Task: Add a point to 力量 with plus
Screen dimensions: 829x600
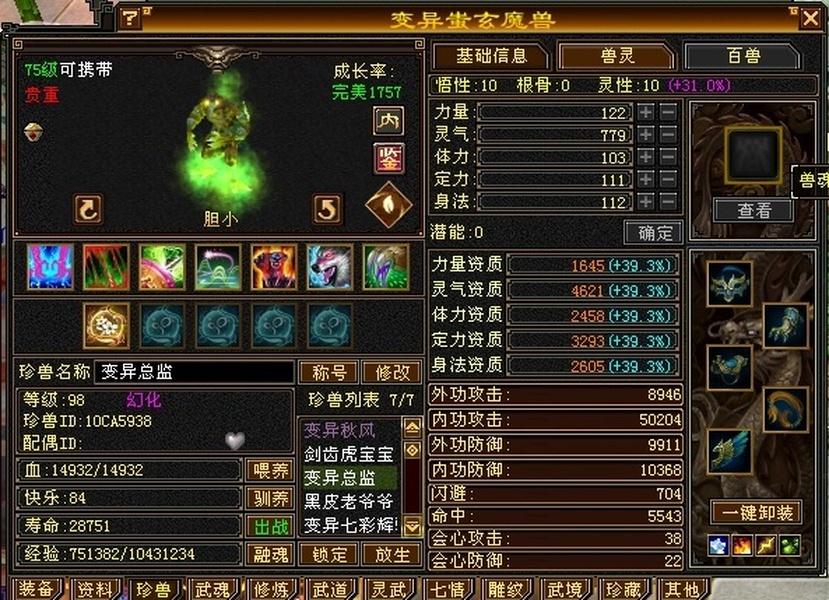Action: coord(647,112)
